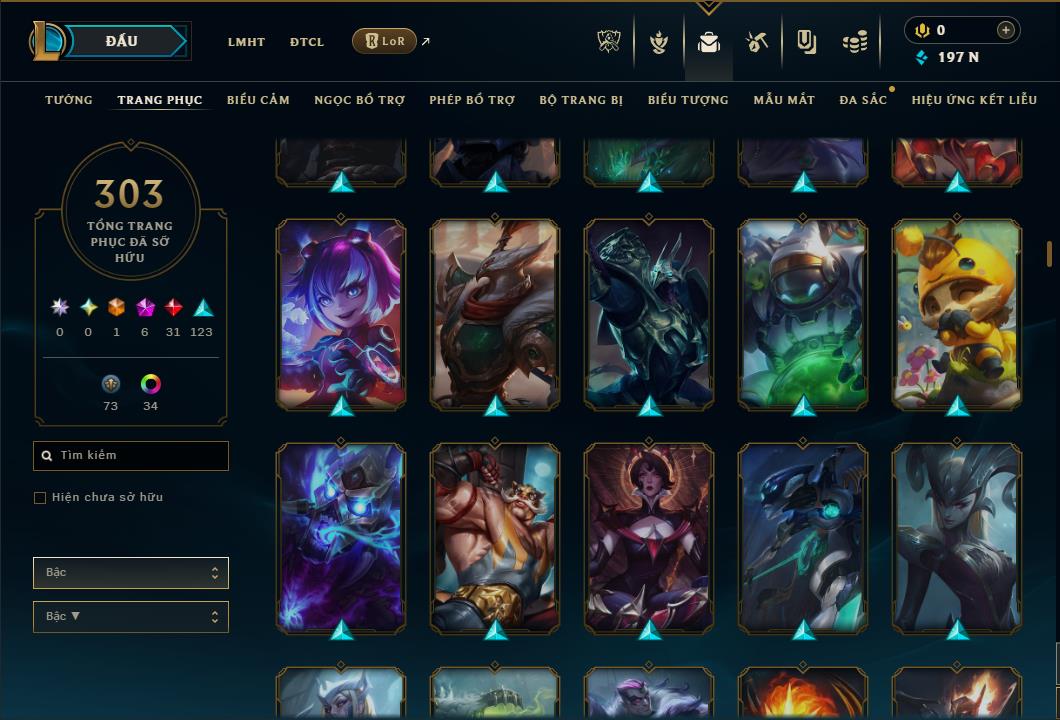This screenshot has height=720, width=1060.
Task: Switch to the BIỂU CẢM tab
Action: pyautogui.click(x=258, y=100)
